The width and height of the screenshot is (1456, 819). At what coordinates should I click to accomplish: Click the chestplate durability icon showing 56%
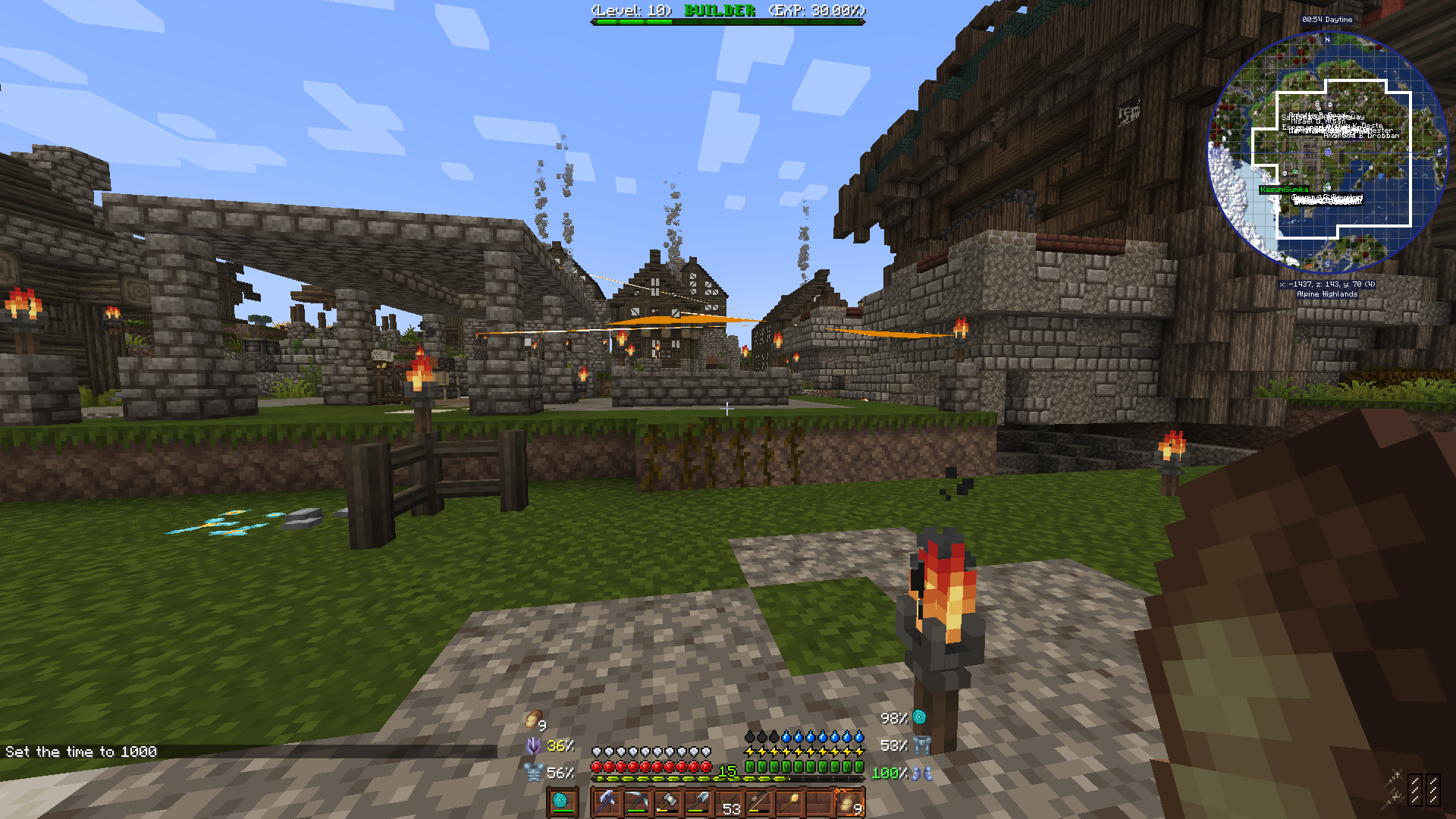tap(535, 771)
